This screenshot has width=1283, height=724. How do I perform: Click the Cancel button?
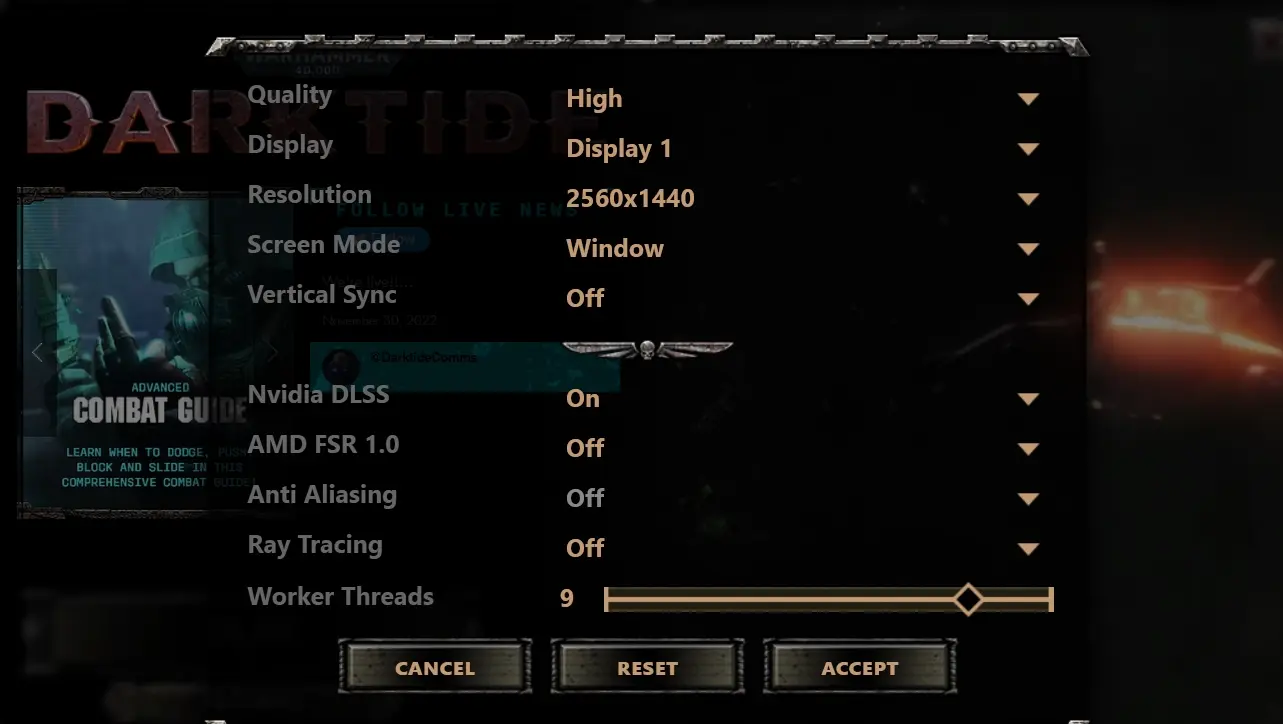coord(434,667)
